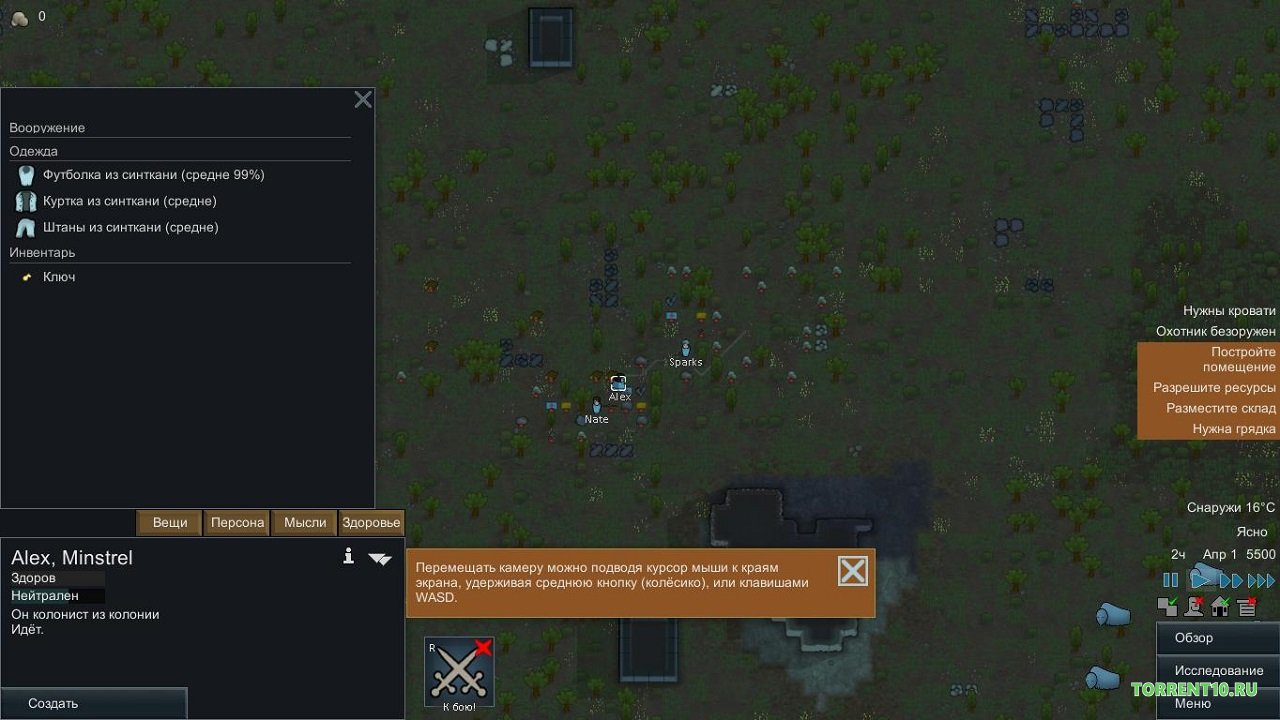Screen dimensions: 1280x720
Task: Close the camera movement tutorial tip
Action: tap(852, 571)
